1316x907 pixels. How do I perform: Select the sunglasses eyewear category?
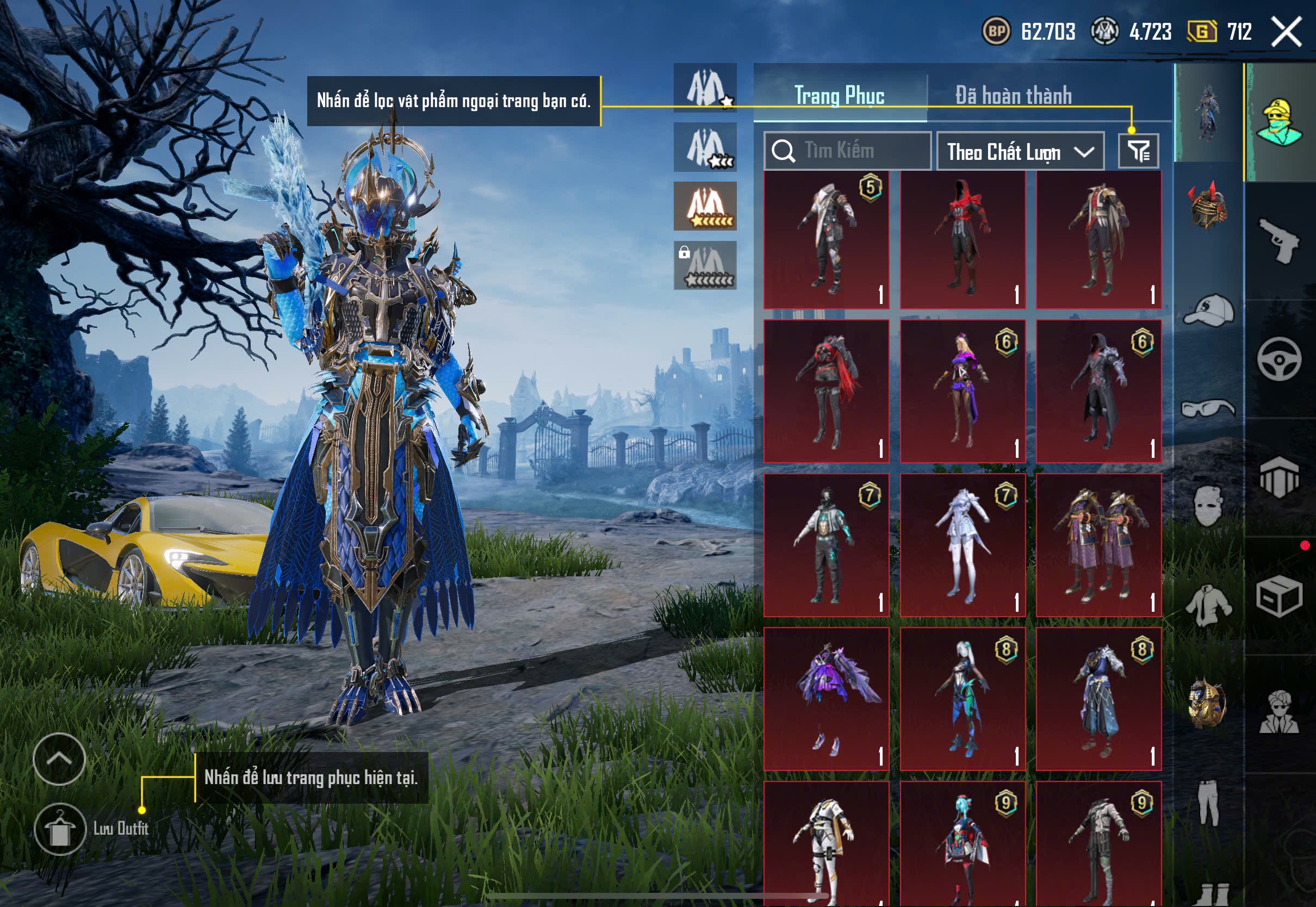[x=1209, y=408]
